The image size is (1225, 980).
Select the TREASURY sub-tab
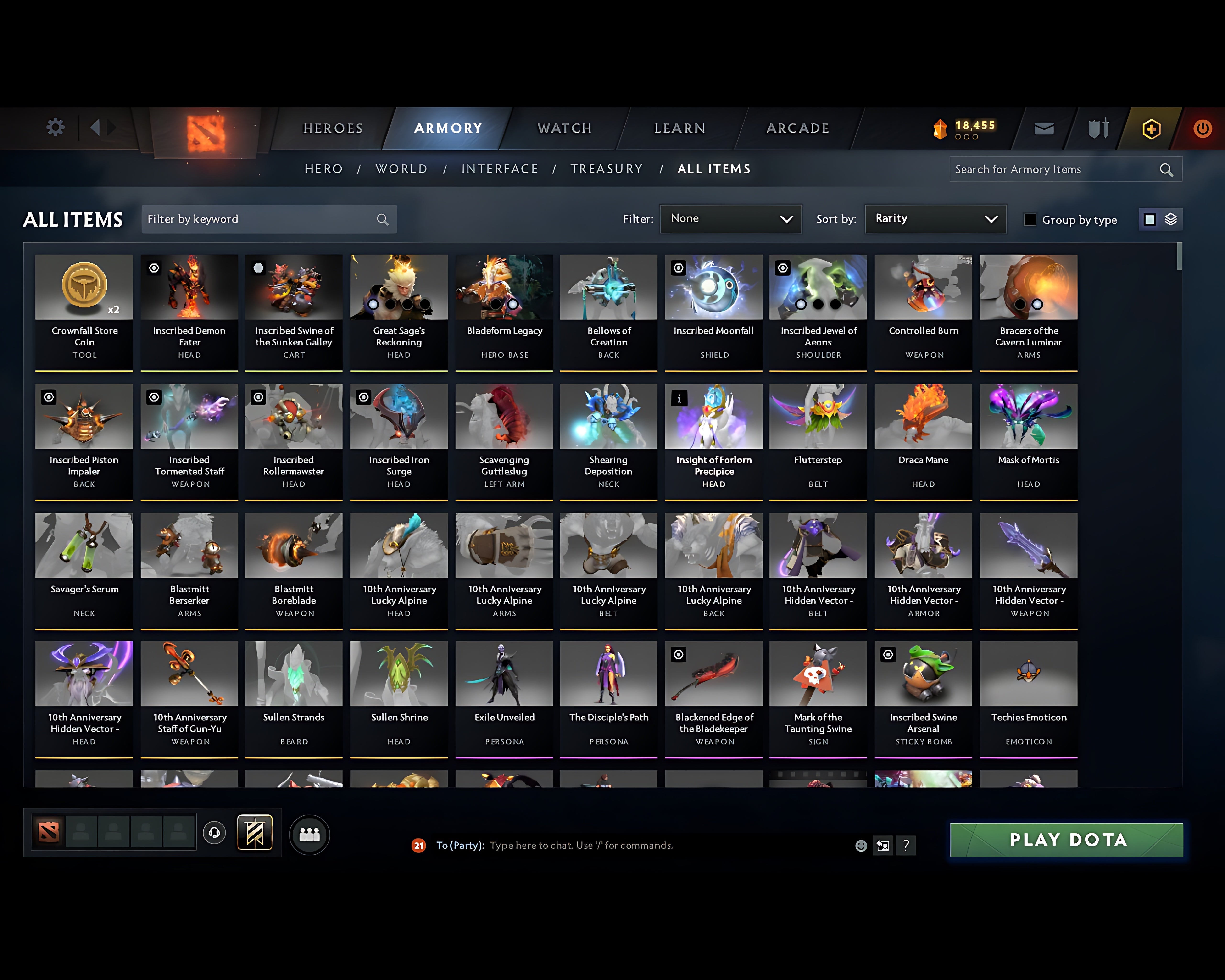pos(607,169)
